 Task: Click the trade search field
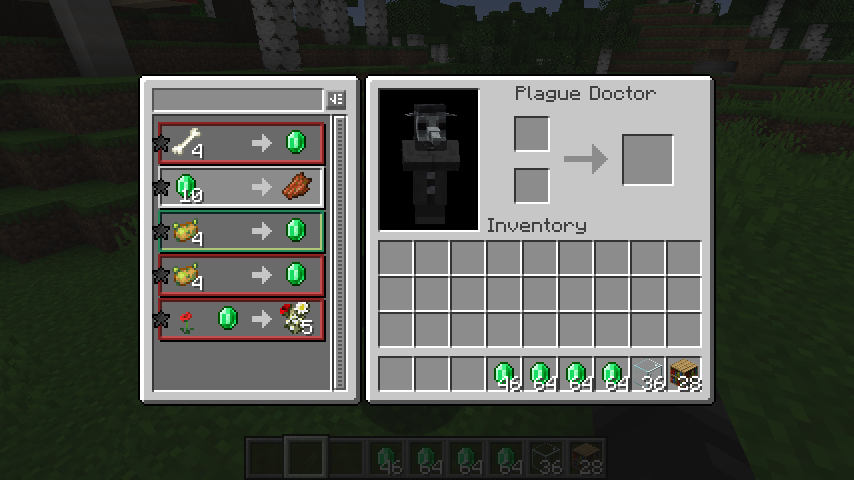[x=237, y=100]
